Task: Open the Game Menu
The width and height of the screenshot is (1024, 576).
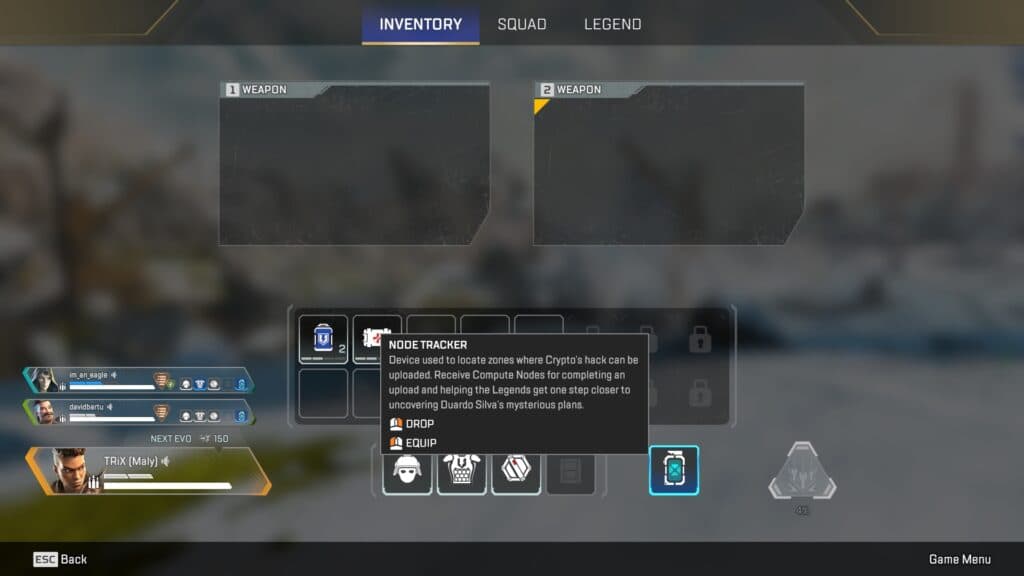Action: 959,559
